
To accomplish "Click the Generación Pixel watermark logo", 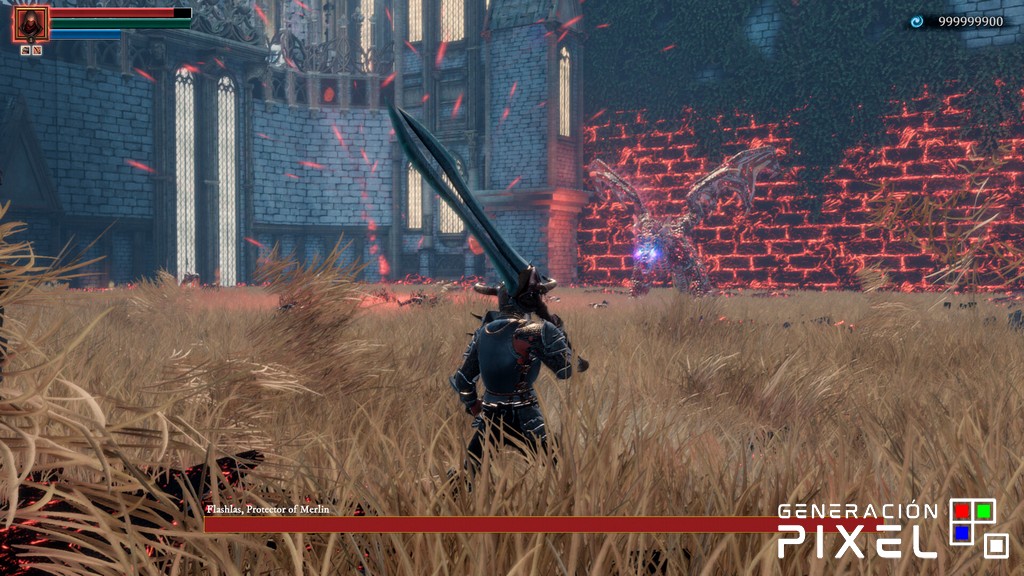I will point(893,528).
